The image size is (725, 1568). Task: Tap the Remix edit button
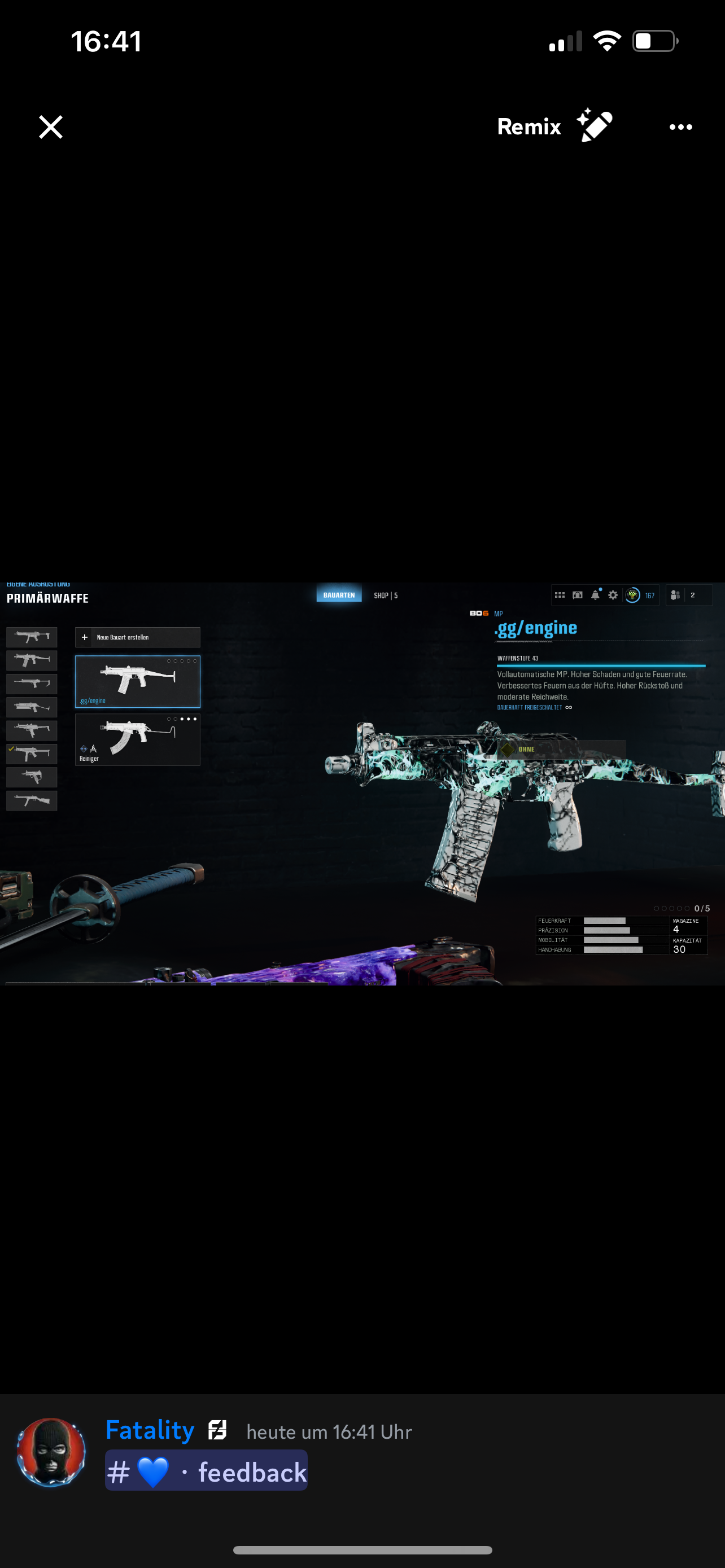point(554,126)
